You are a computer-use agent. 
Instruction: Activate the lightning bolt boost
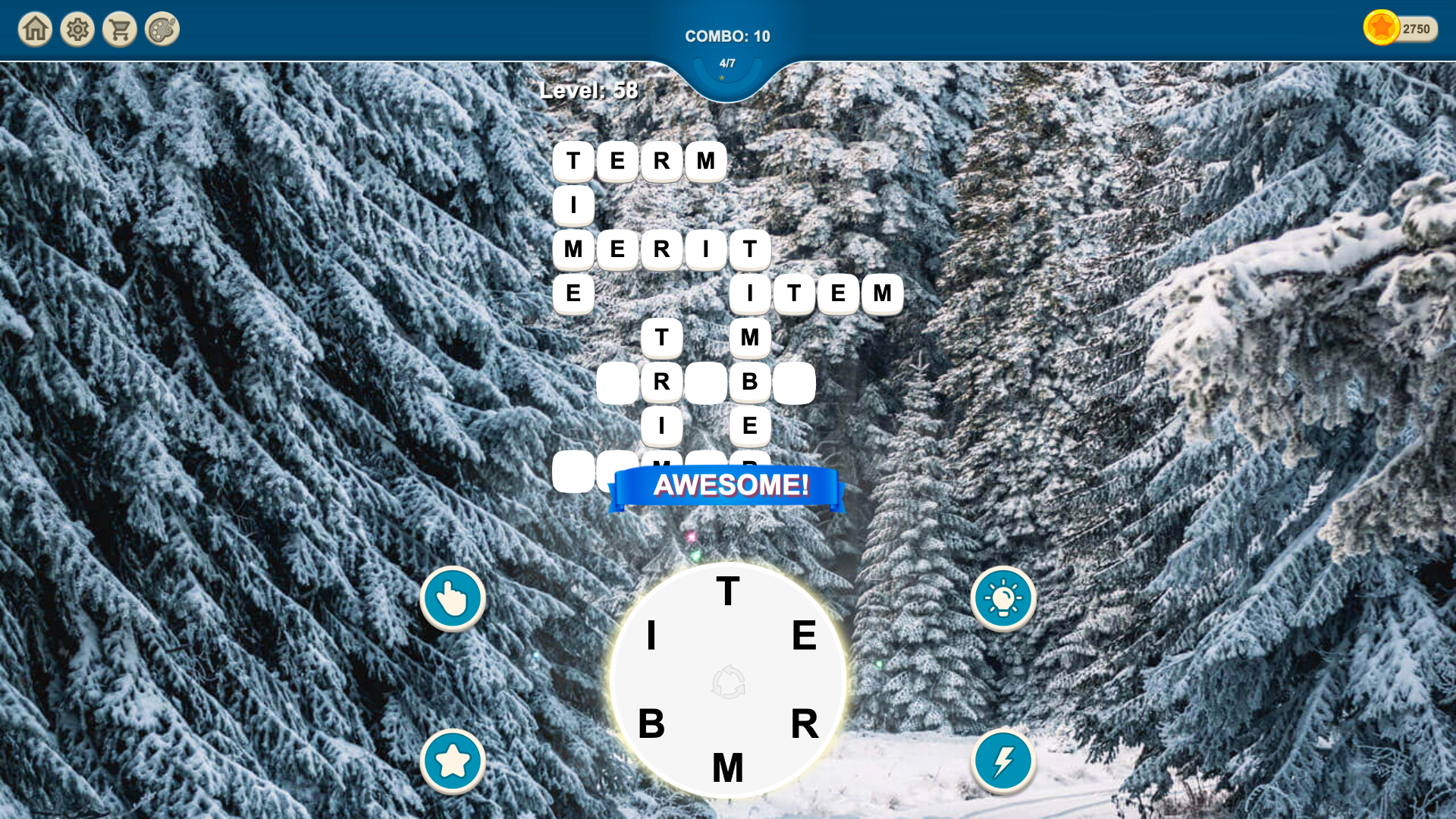(1003, 761)
